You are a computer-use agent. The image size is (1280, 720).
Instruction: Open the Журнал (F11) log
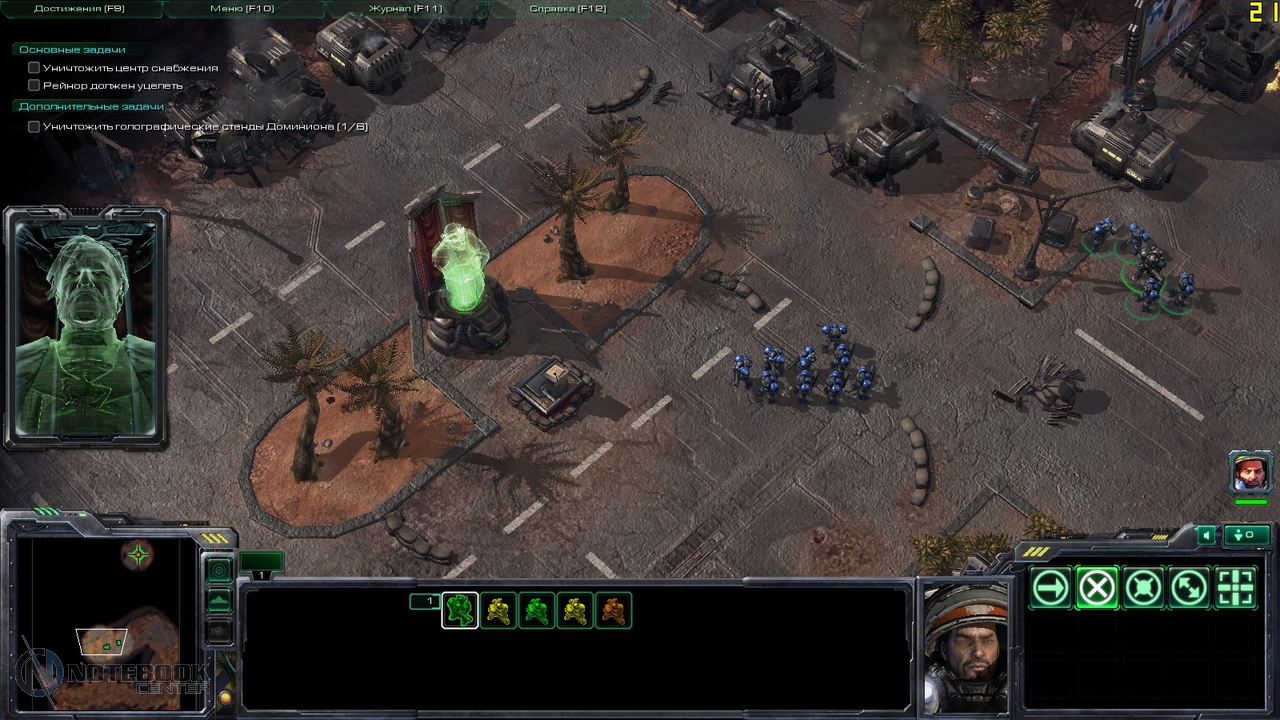405,9
